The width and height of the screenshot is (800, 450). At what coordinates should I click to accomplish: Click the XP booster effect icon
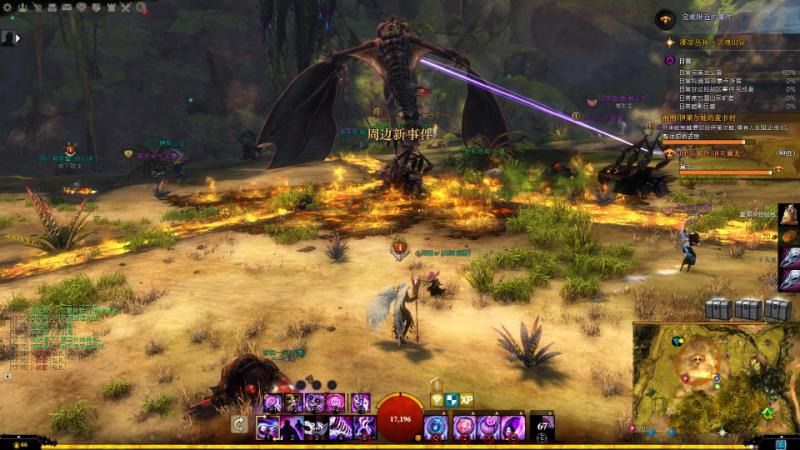pyautogui.click(x=467, y=399)
